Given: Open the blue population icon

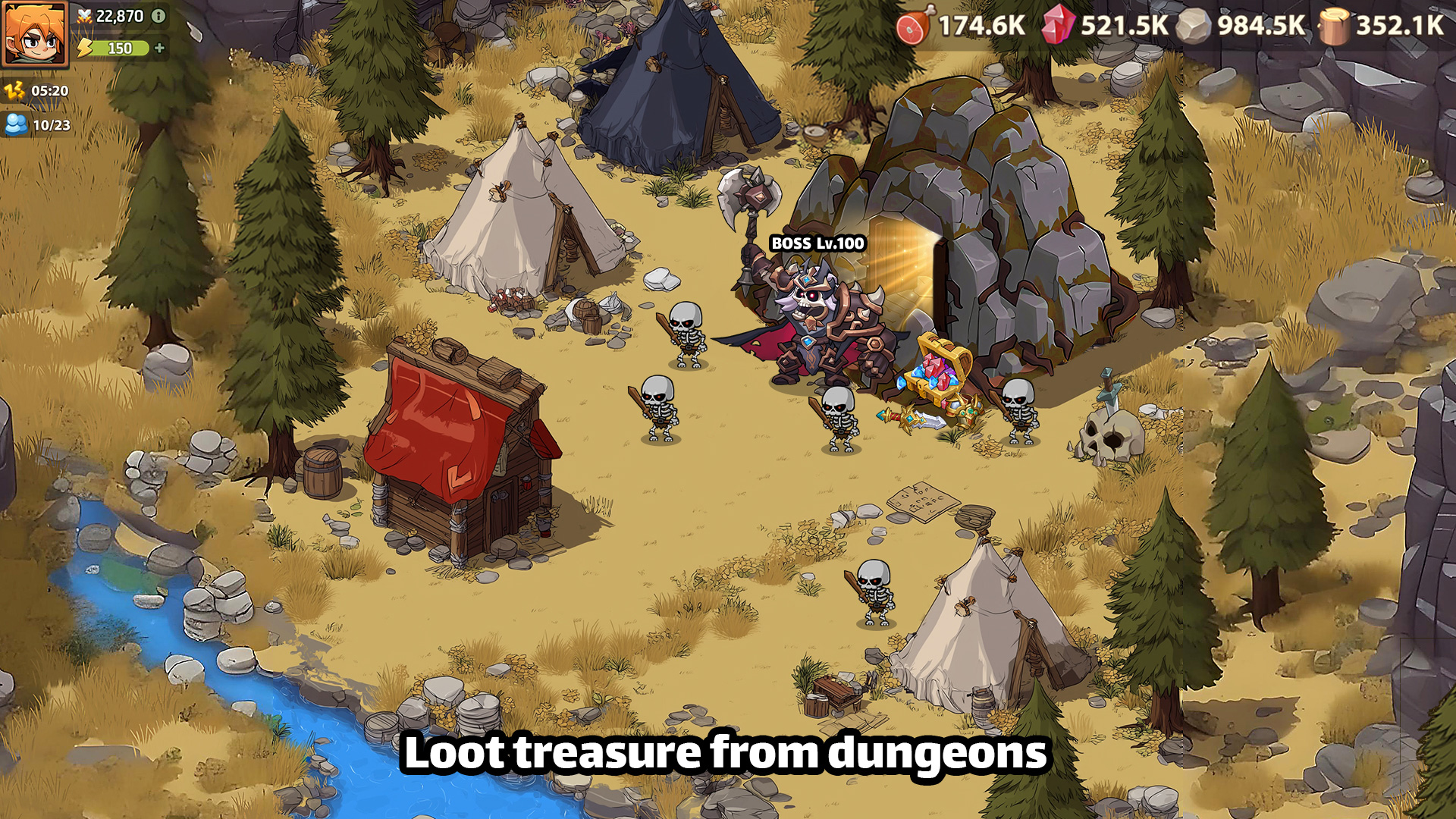Looking at the screenshot, I should click(16, 124).
